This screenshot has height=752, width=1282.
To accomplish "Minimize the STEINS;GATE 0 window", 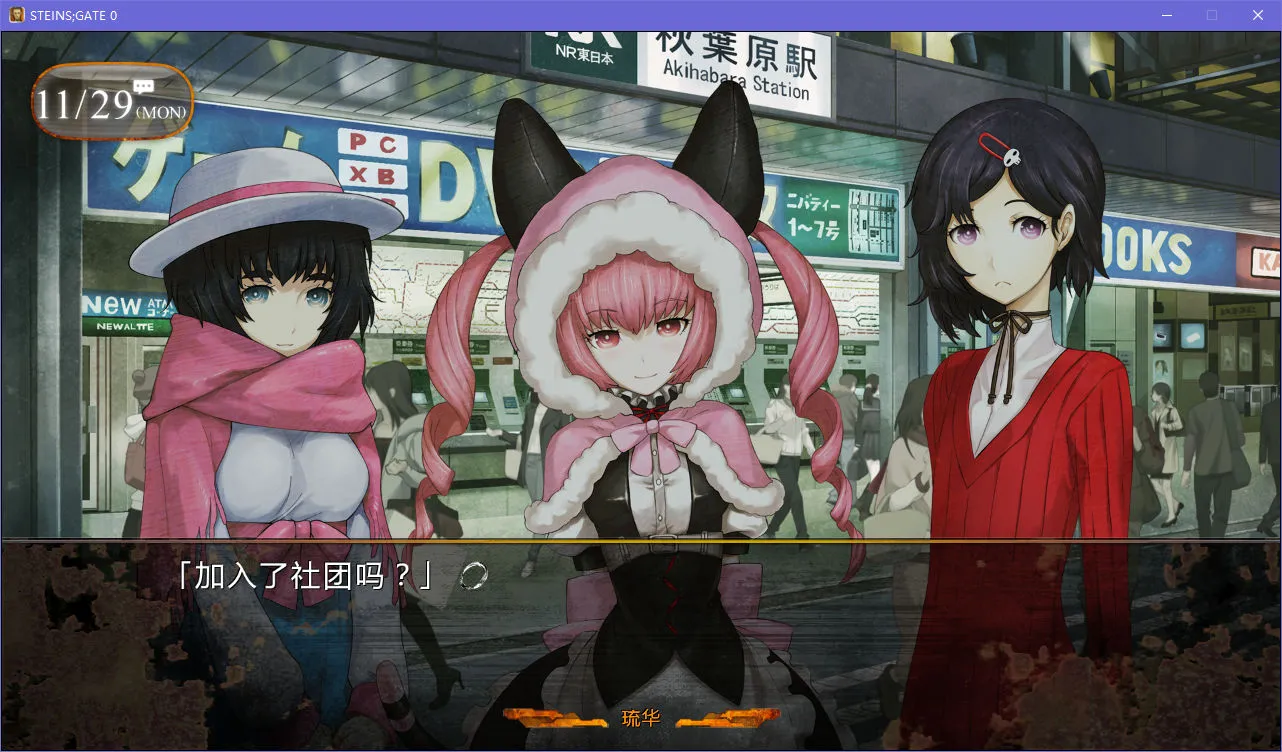I will [x=1166, y=14].
